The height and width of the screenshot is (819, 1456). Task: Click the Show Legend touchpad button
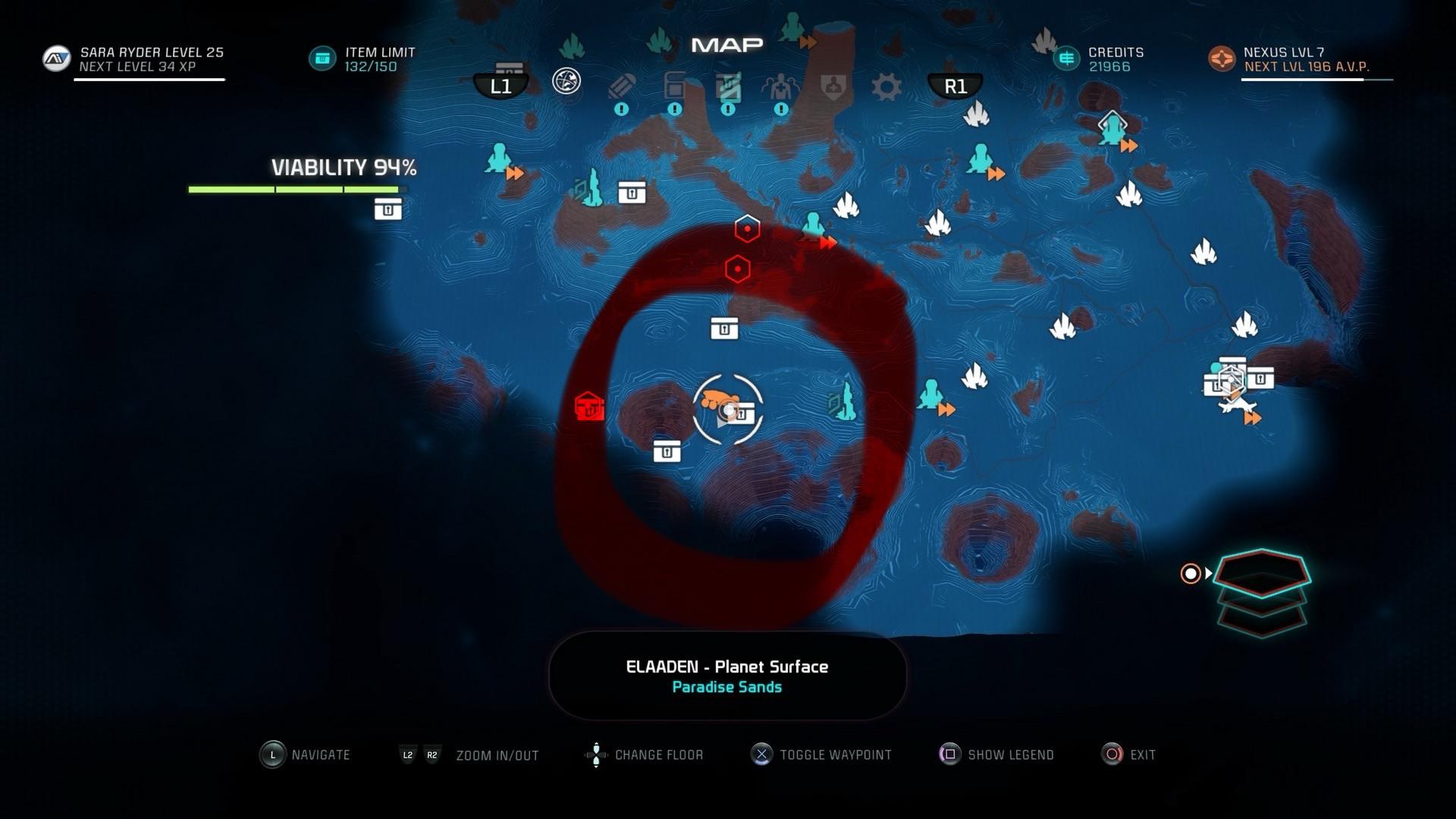click(950, 754)
